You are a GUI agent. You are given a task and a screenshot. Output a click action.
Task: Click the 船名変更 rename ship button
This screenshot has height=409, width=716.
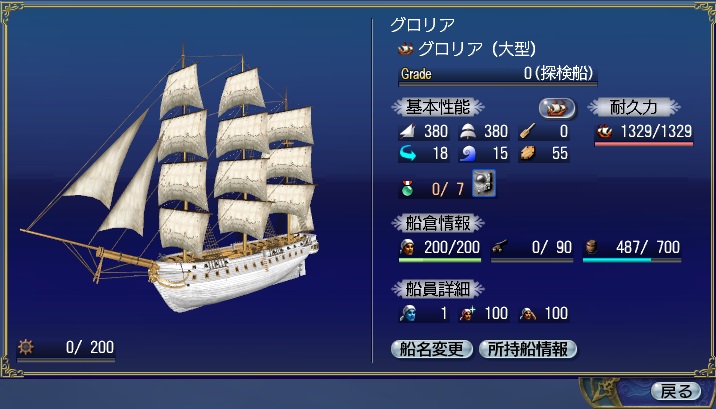pyautogui.click(x=431, y=349)
